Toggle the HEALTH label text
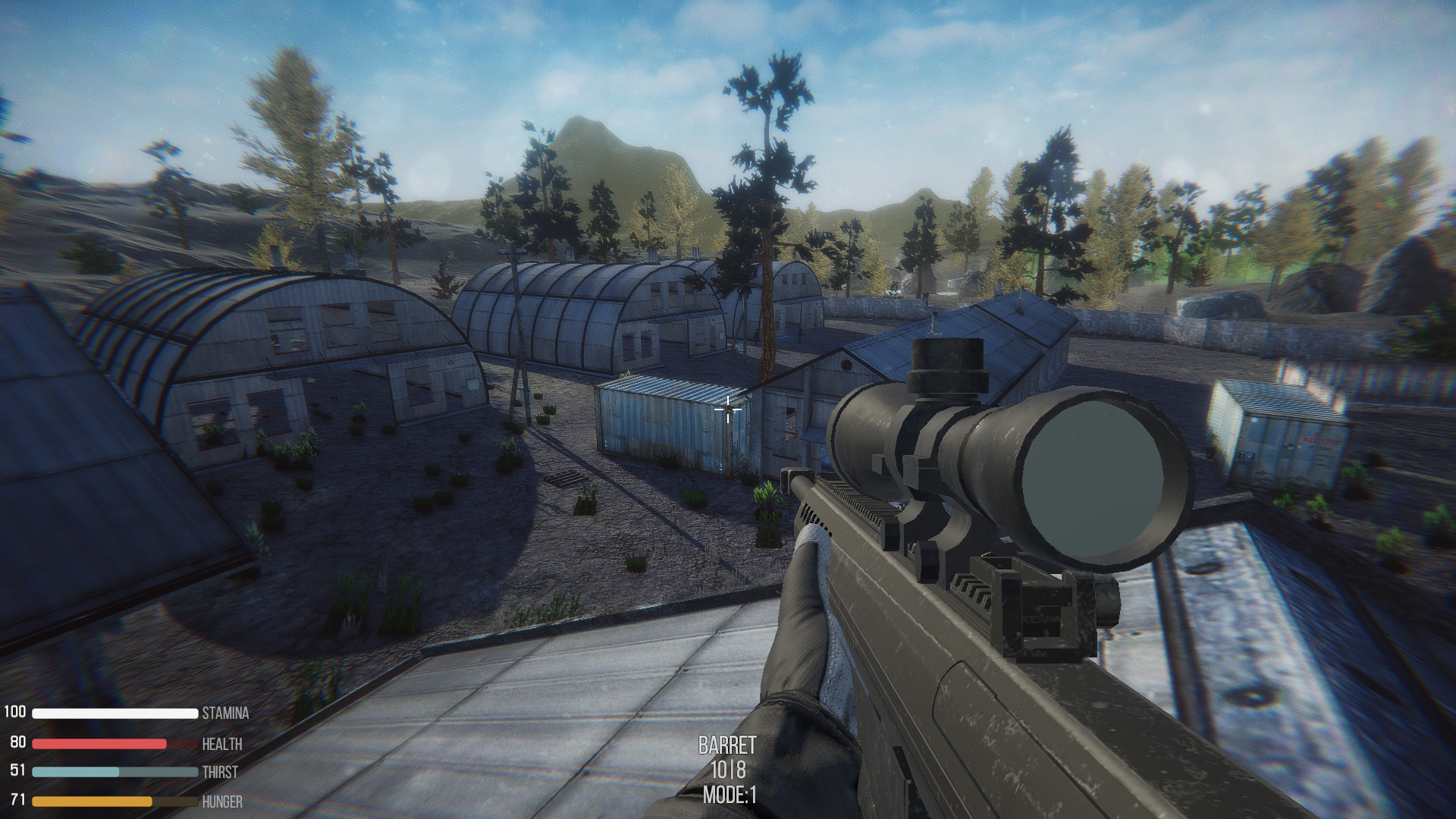Screen dimensions: 1456x819 pos(223,744)
